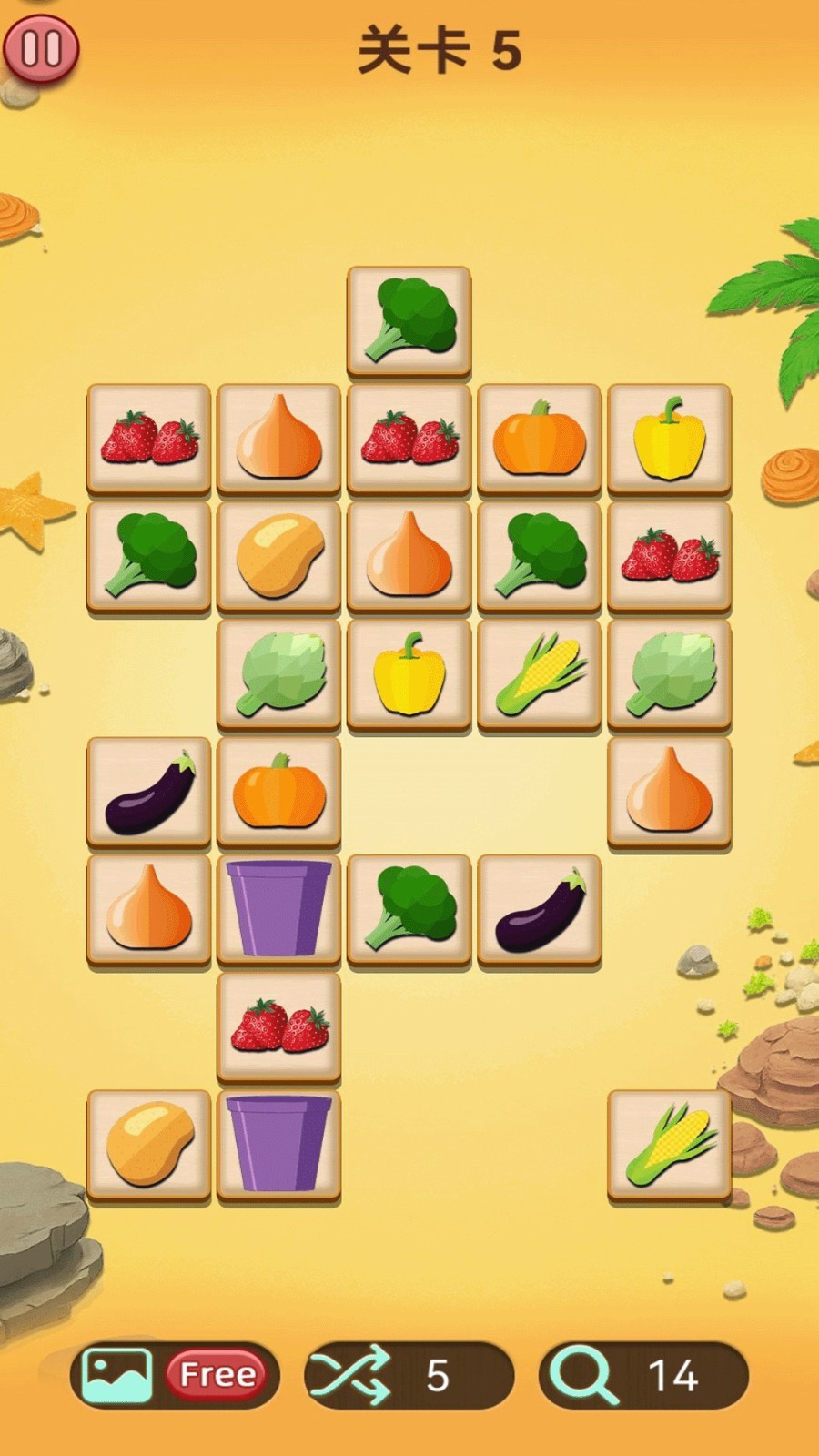This screenshot has height=1456, width=819.
Task: Pause the game with the red button
Action: [41, 48]
